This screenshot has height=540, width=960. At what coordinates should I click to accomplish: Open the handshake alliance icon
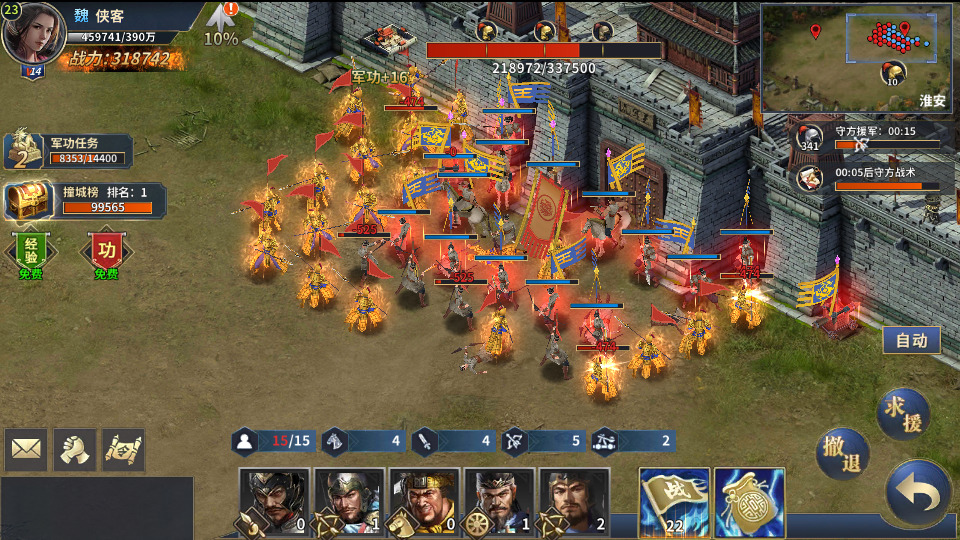coord(75,450)
